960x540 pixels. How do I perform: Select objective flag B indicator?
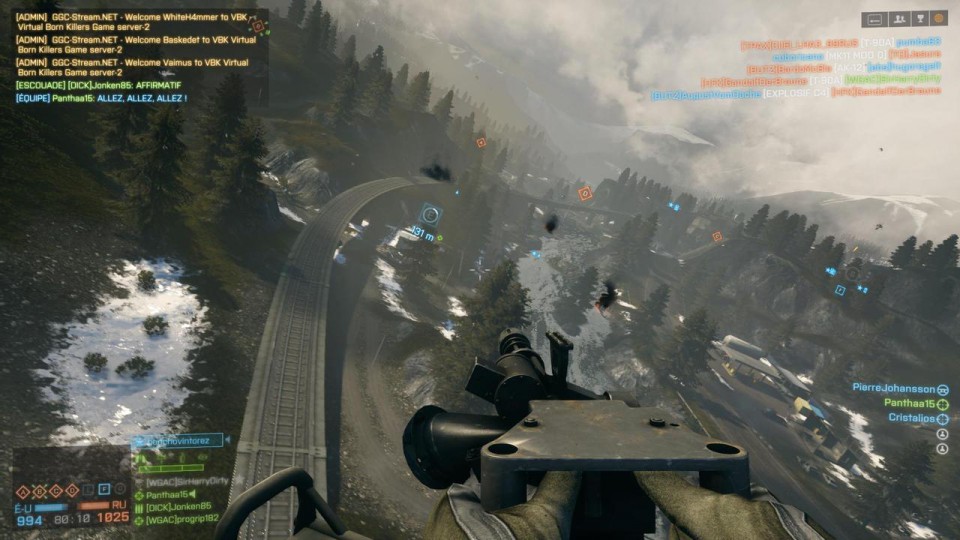40,490
